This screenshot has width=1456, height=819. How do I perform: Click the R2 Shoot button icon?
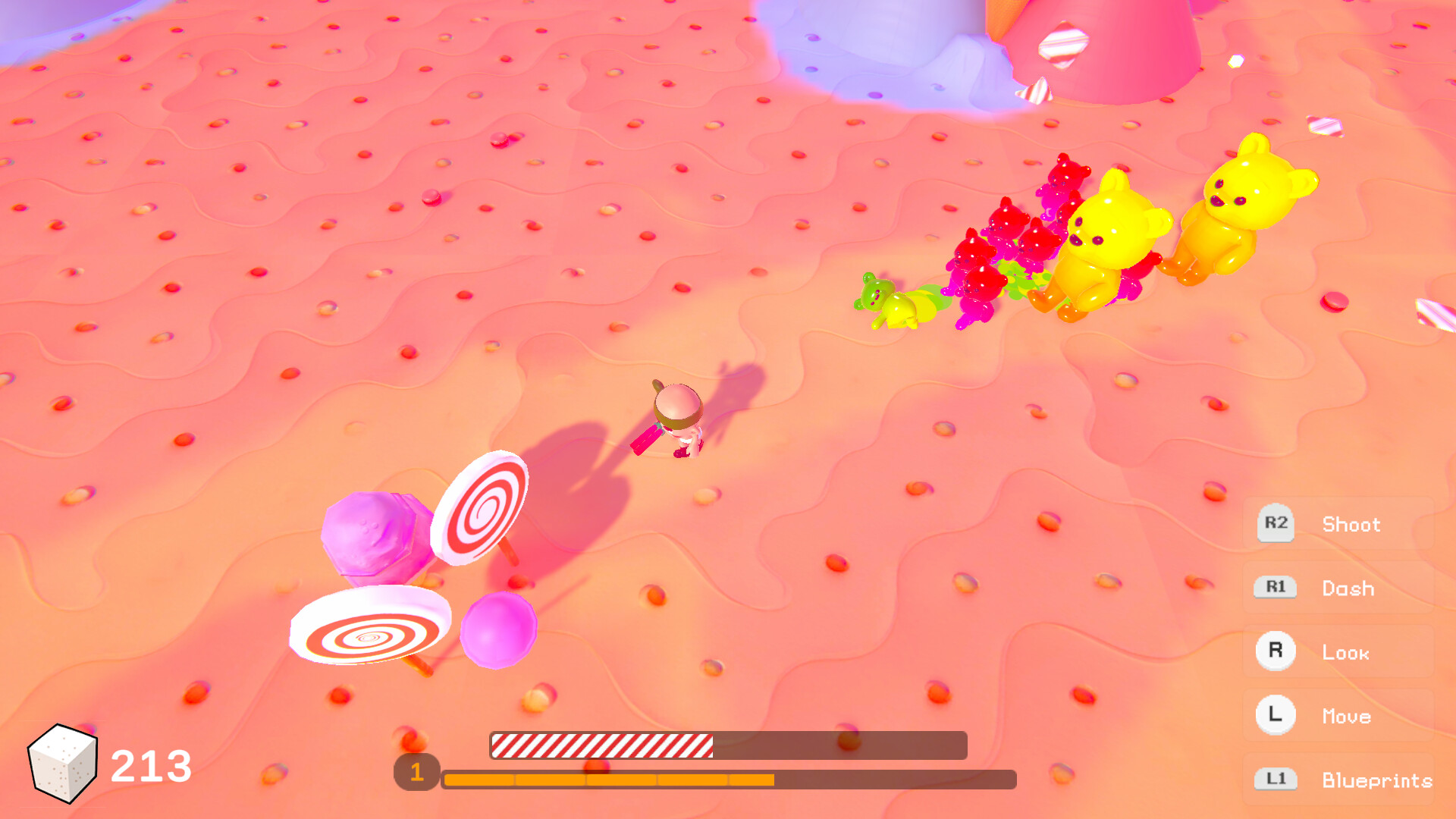[1275, 524]
